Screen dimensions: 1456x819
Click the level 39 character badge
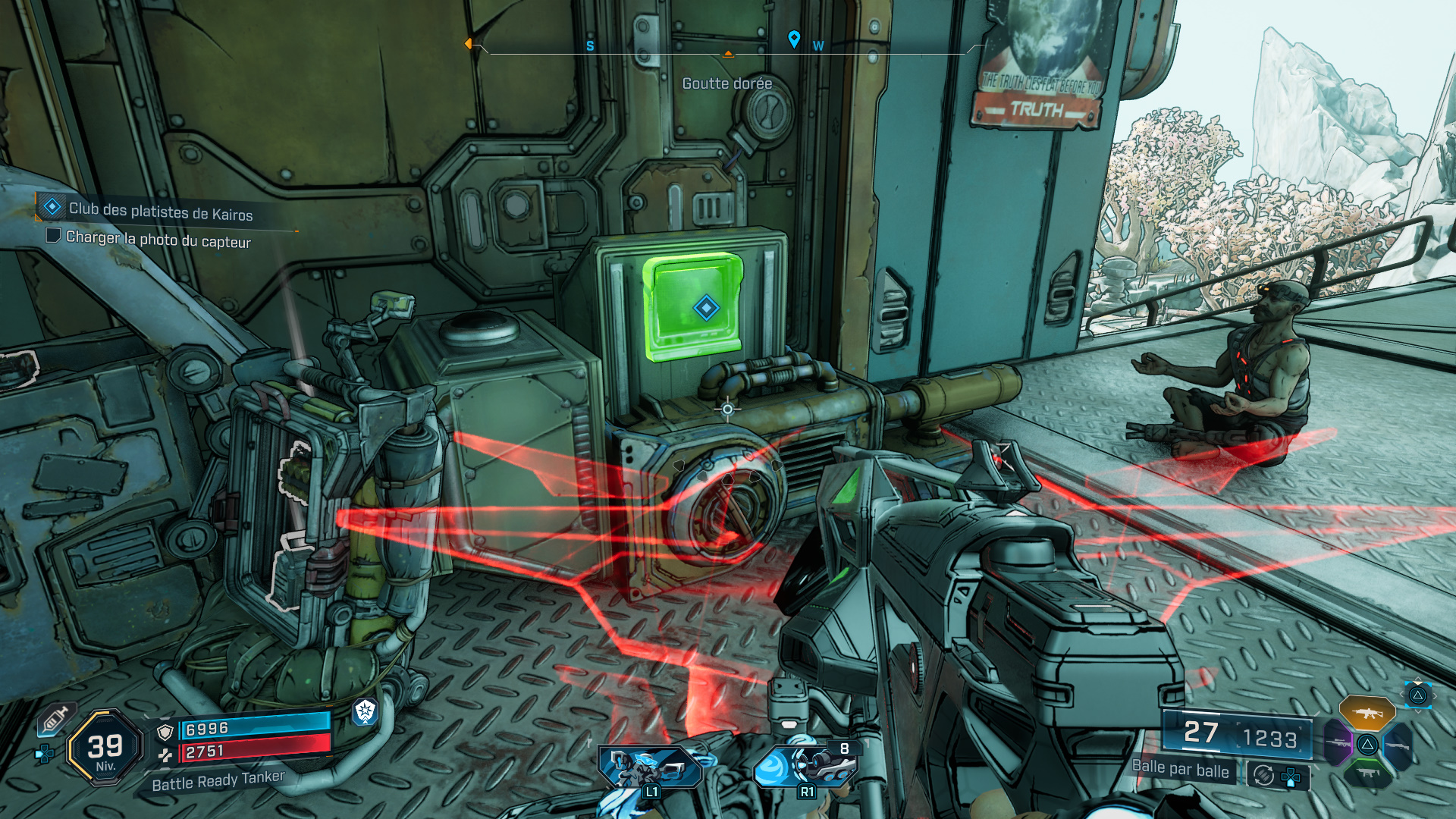(105, 748)
